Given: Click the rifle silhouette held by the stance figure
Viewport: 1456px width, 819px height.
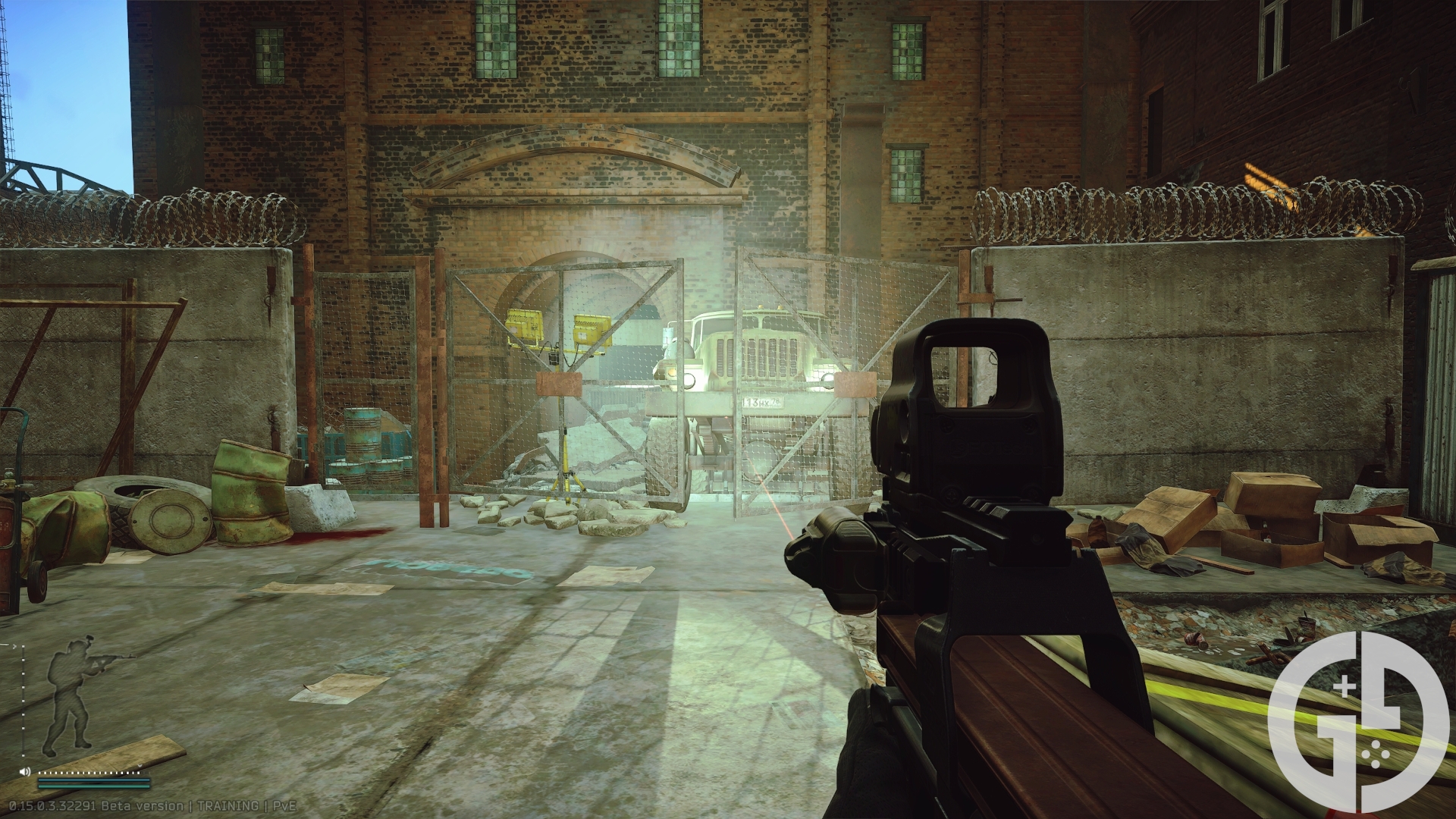Looking at the screenshot, I should [110, 658].
